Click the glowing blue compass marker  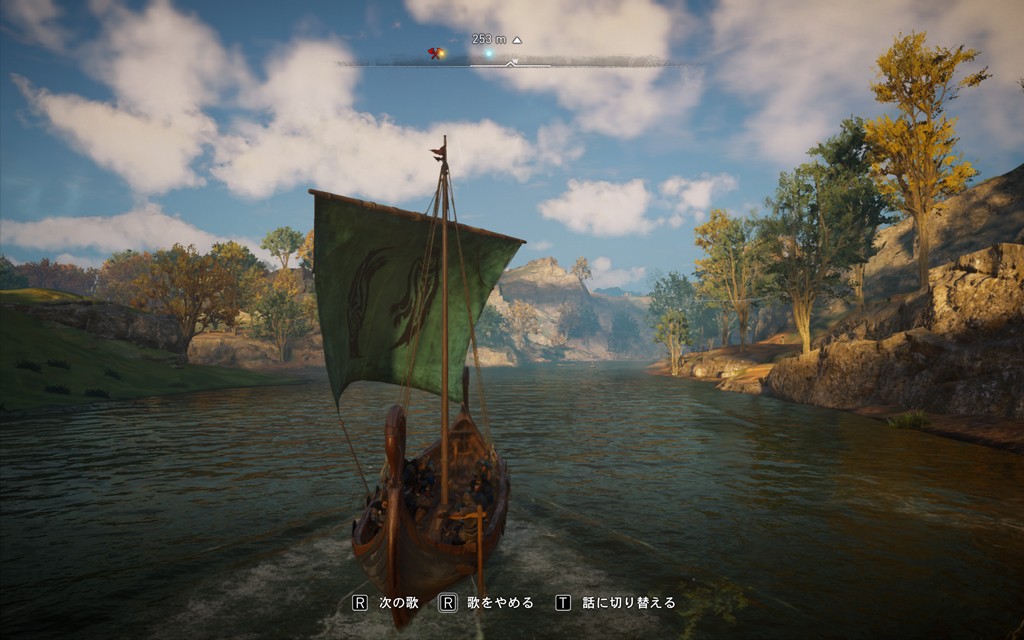pyautogui.click(x=488, y=53)
